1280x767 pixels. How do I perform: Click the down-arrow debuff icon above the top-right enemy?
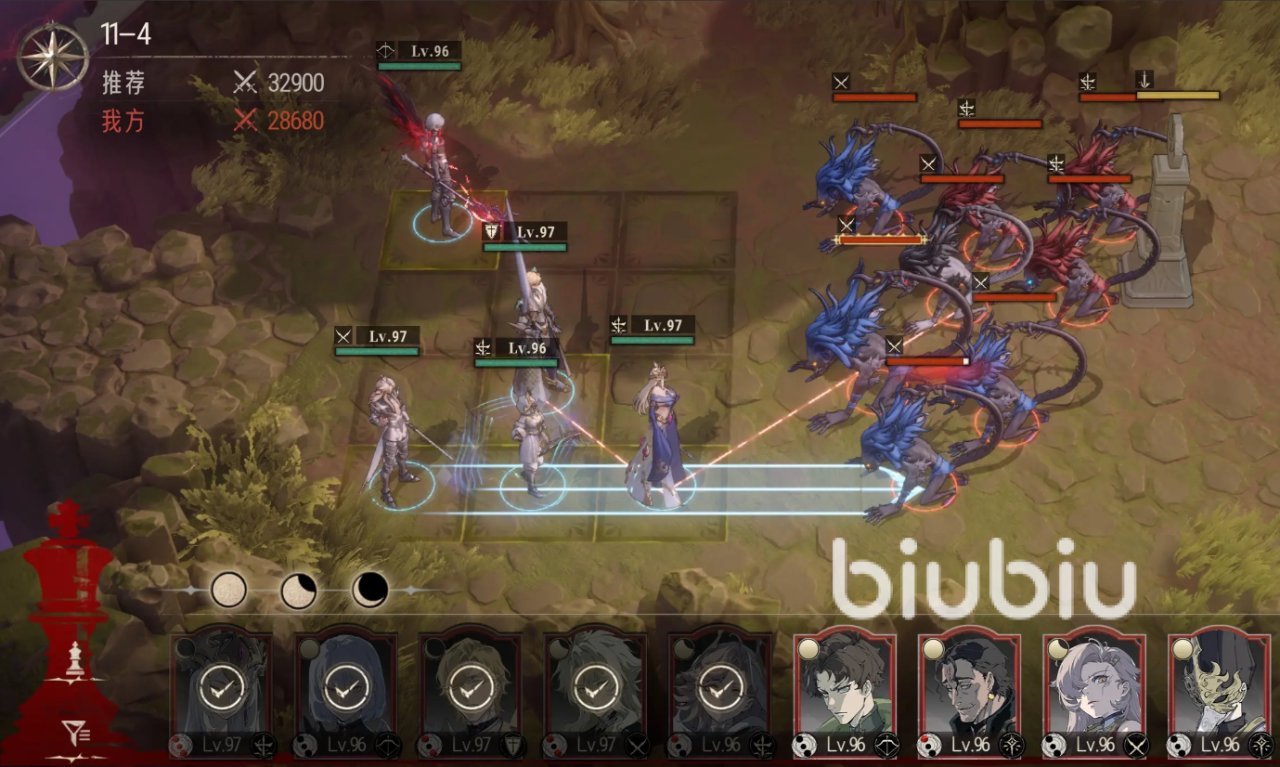1145,81
